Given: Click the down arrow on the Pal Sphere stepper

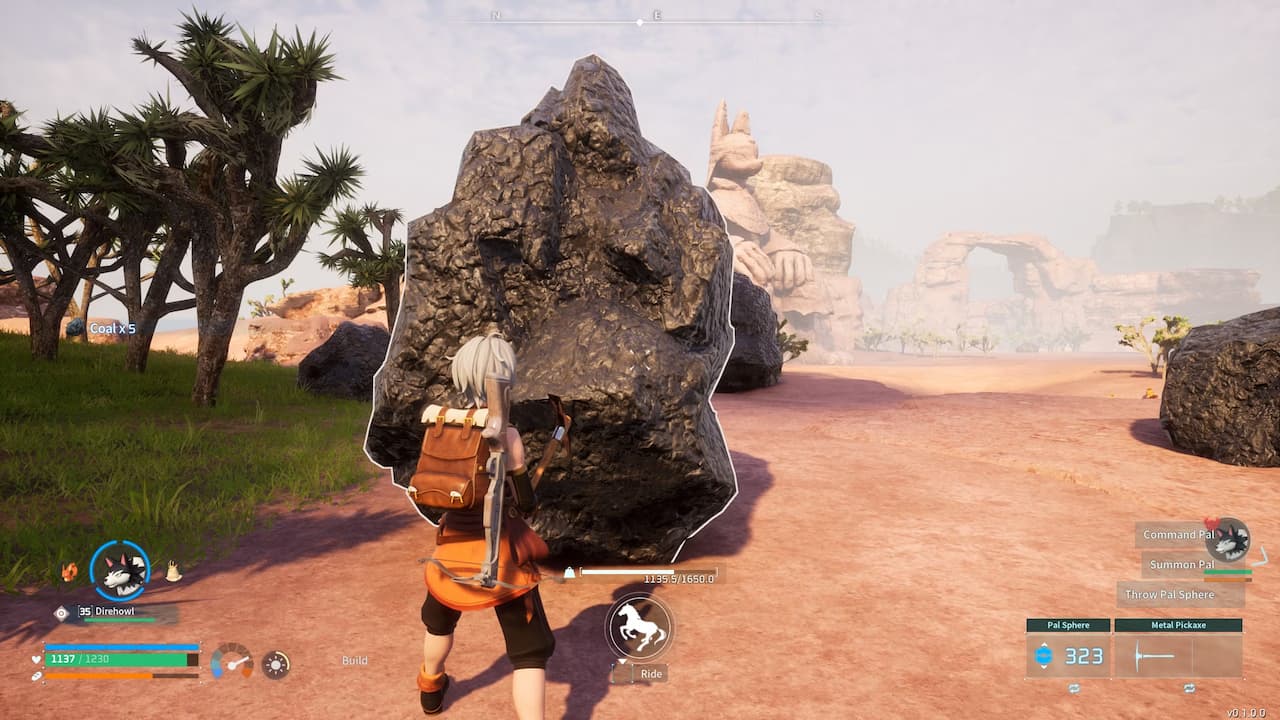Looking at the screenshot, I should click(x=1045, y=668).
